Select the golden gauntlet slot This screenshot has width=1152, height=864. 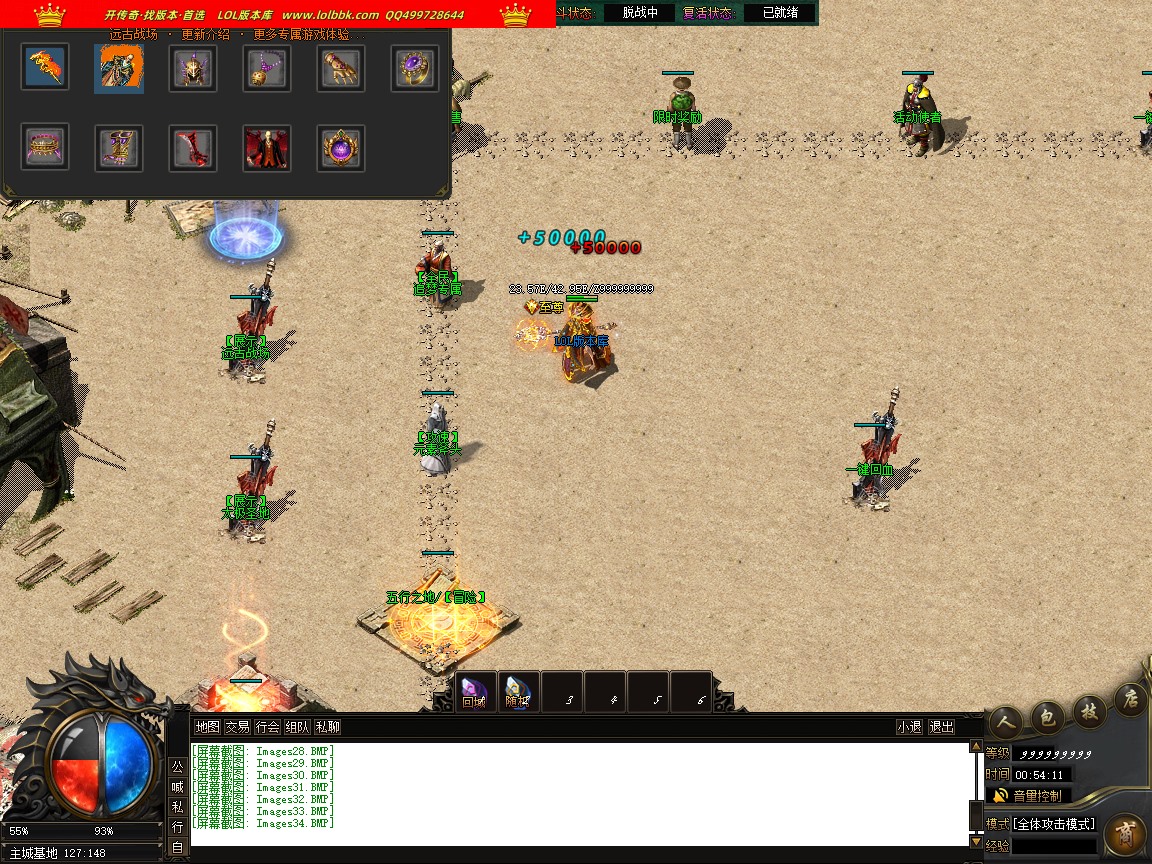[341, 68]
